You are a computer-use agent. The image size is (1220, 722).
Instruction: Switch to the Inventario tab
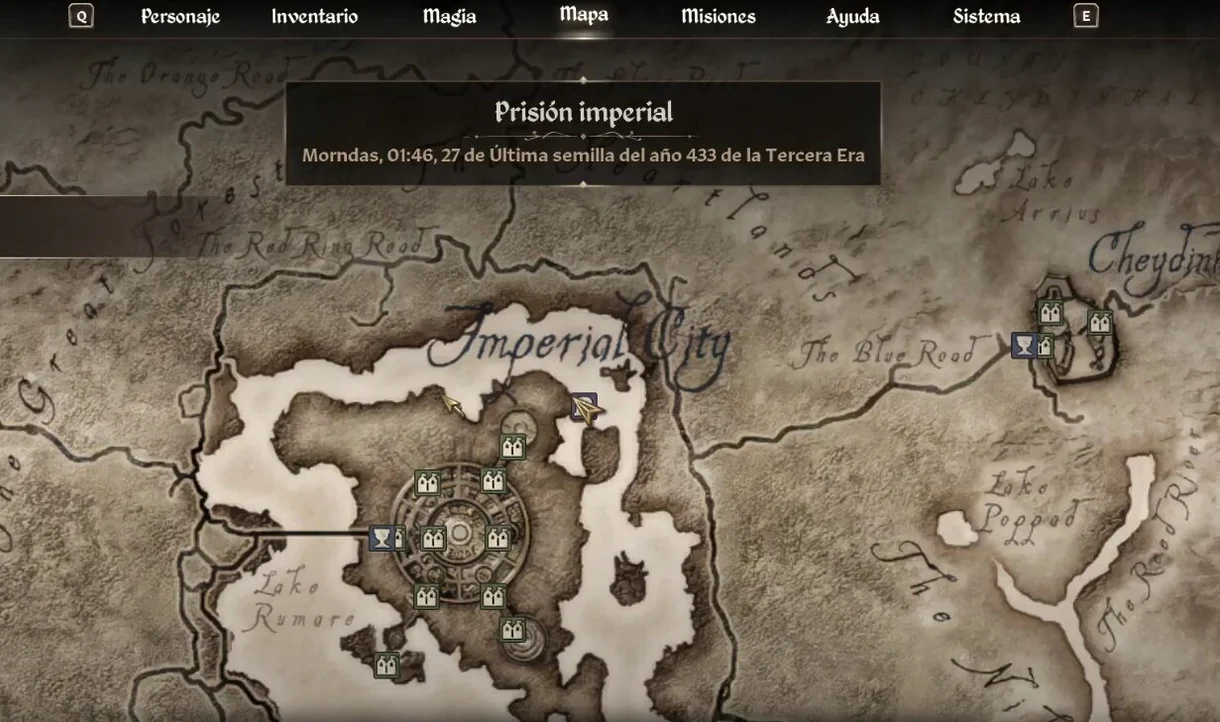(314, 17)
